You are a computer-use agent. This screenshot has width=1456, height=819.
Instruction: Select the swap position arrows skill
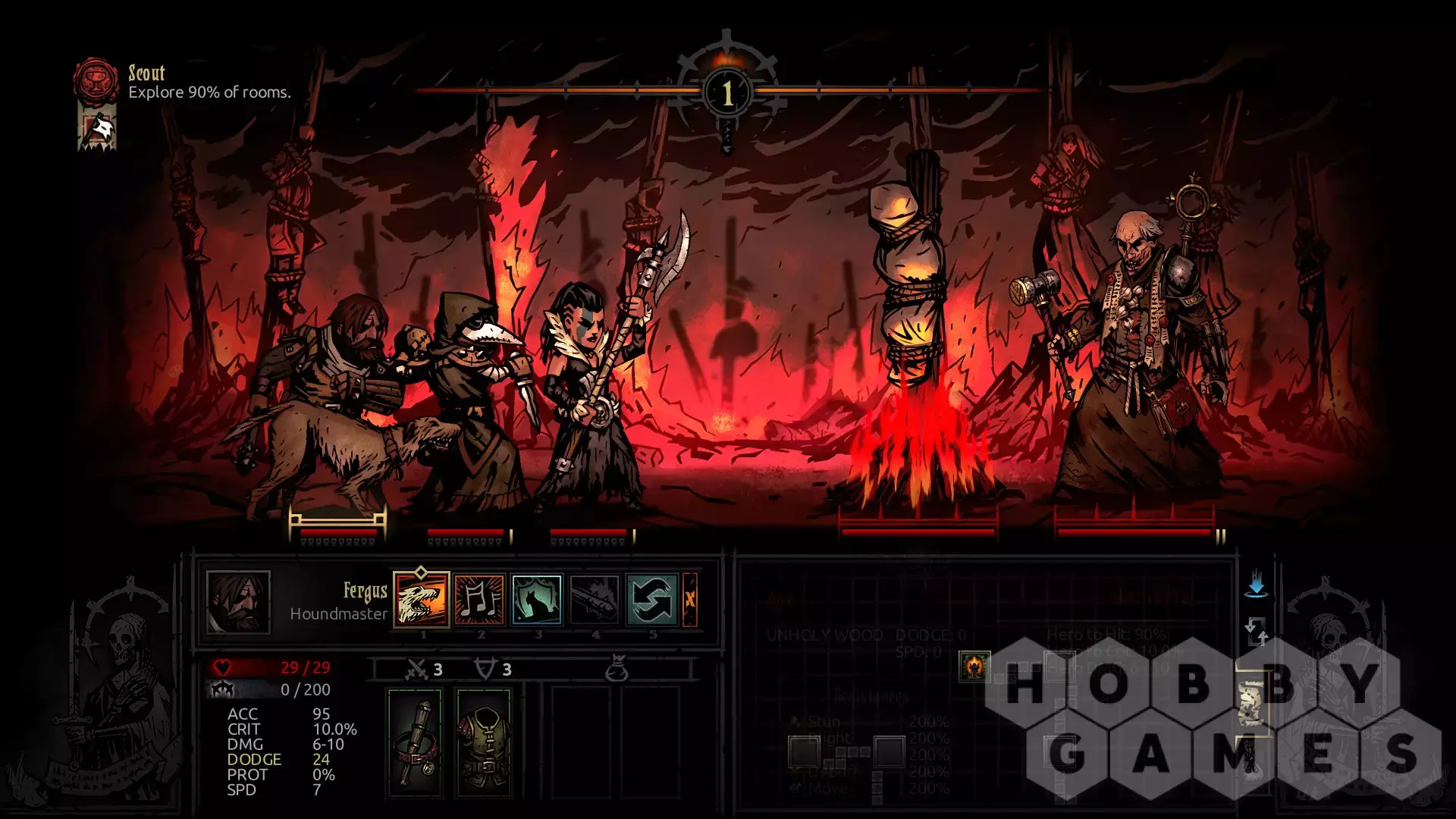point(652,599)
